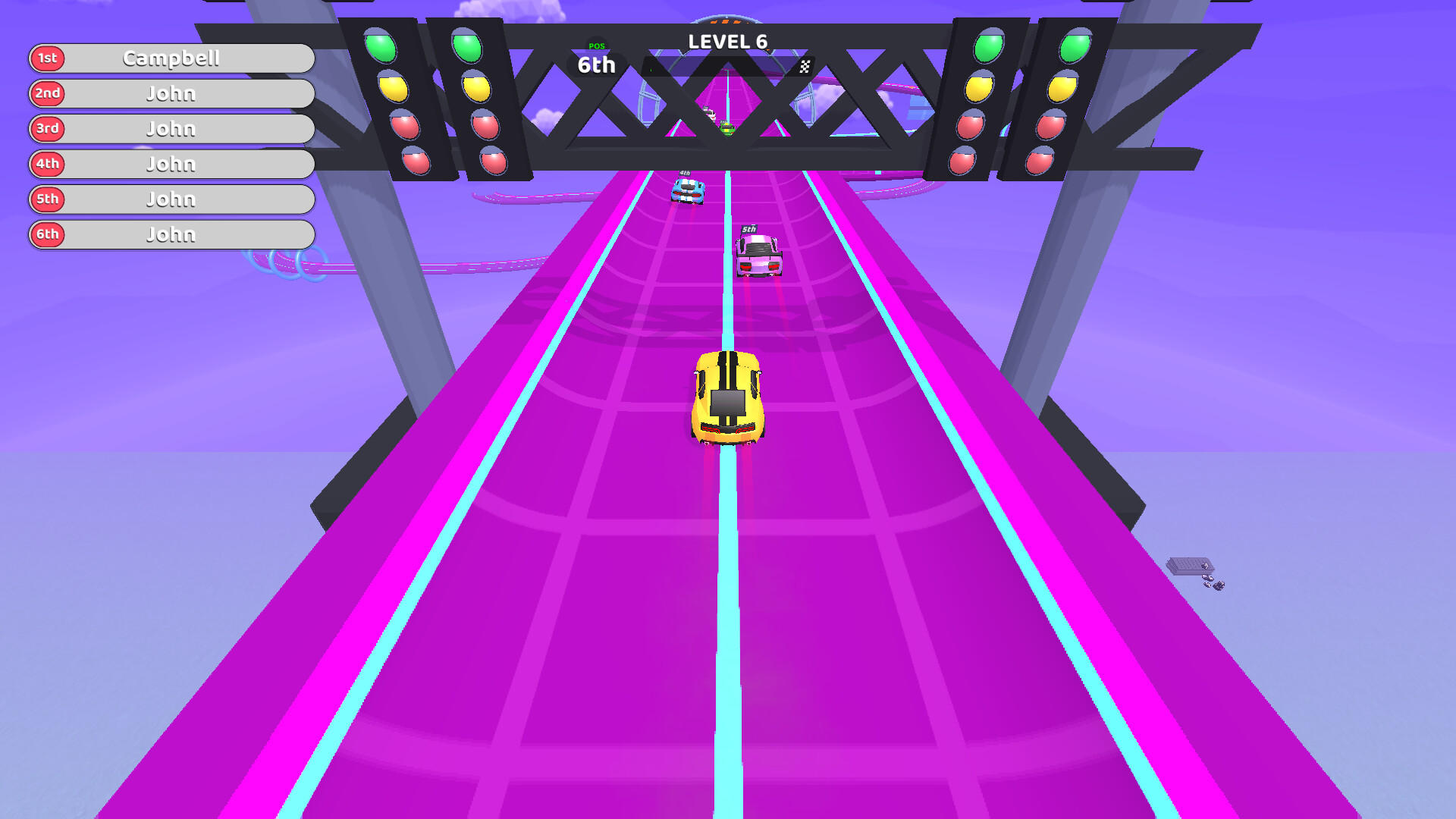1456x819 pixels.
Task: Expand the 6th place John row
Action: coord(171,234)
